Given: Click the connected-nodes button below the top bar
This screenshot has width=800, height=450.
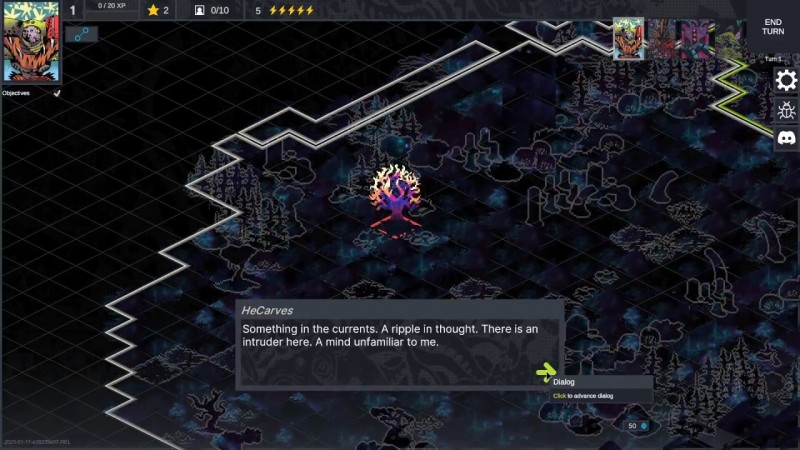Looking at the screenshot, I should (x=81, y=34).
